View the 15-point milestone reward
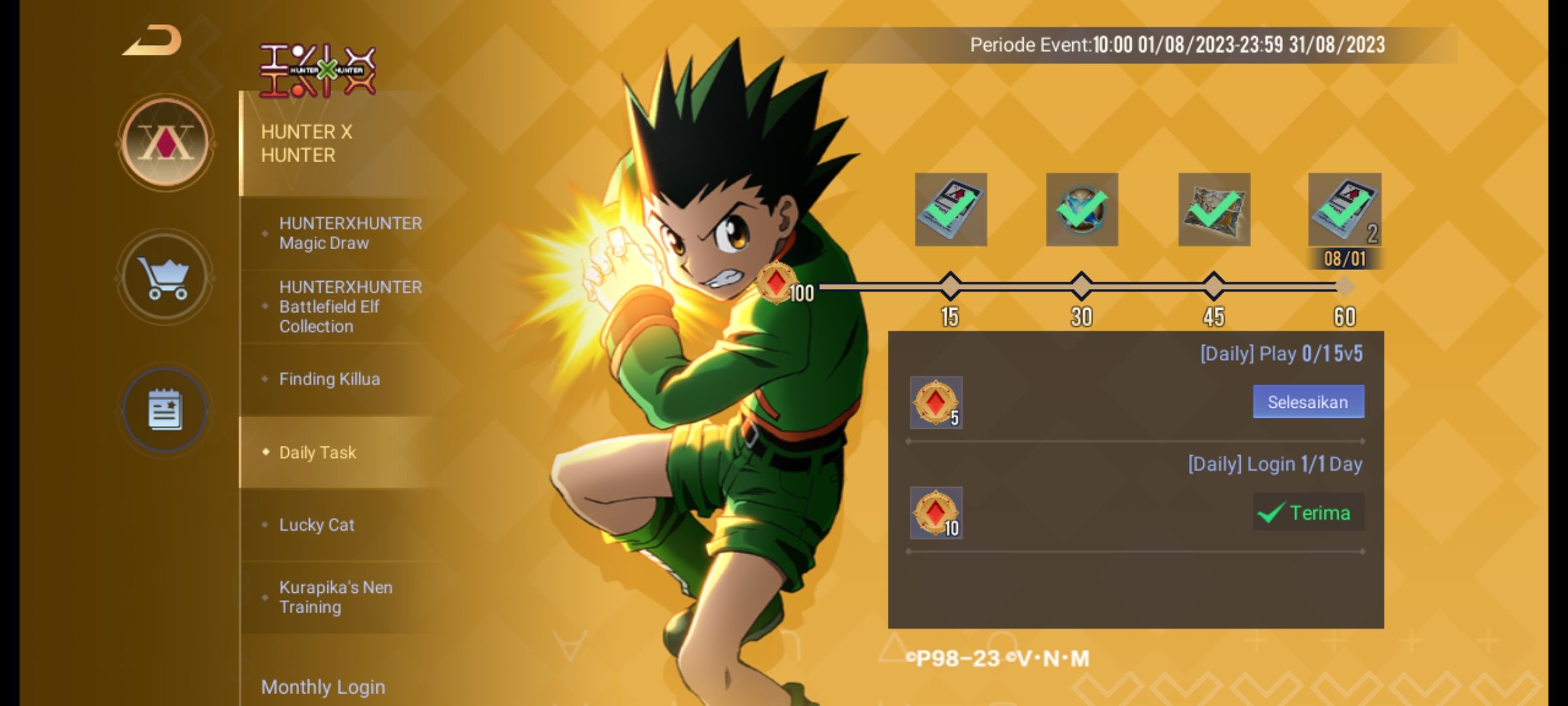 click(x=951, y=210)
